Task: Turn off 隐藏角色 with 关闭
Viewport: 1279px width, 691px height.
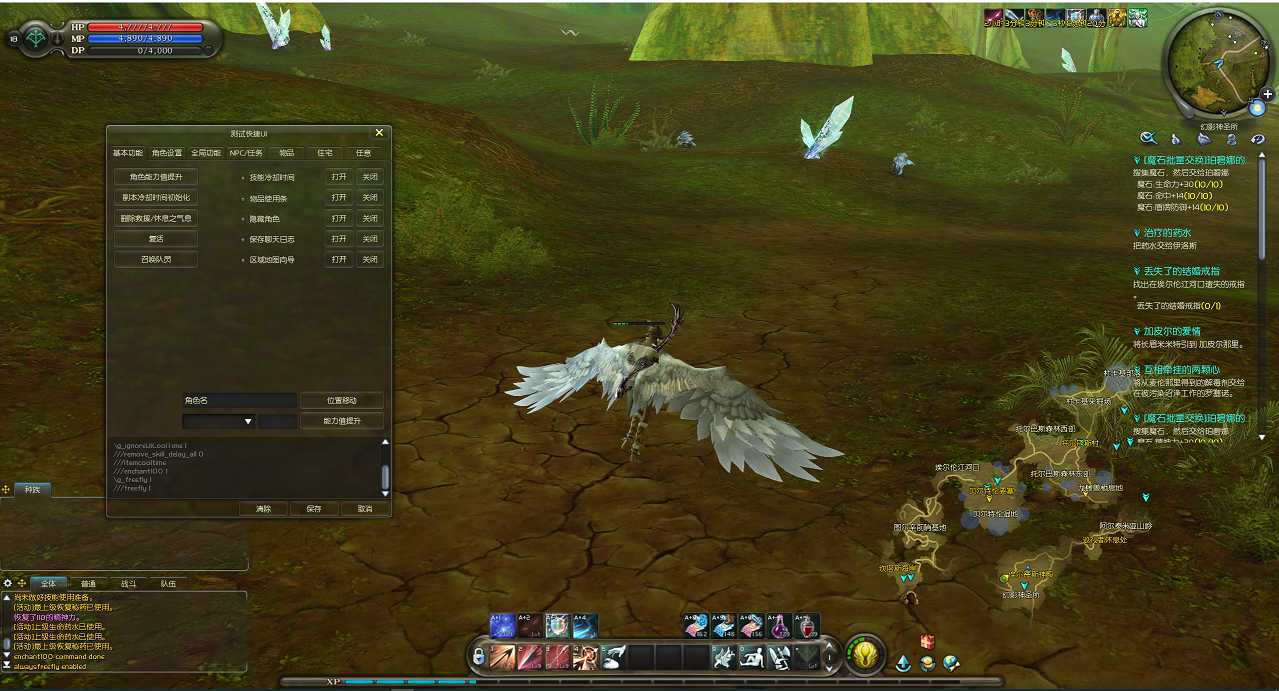Action: coord(370,219)
